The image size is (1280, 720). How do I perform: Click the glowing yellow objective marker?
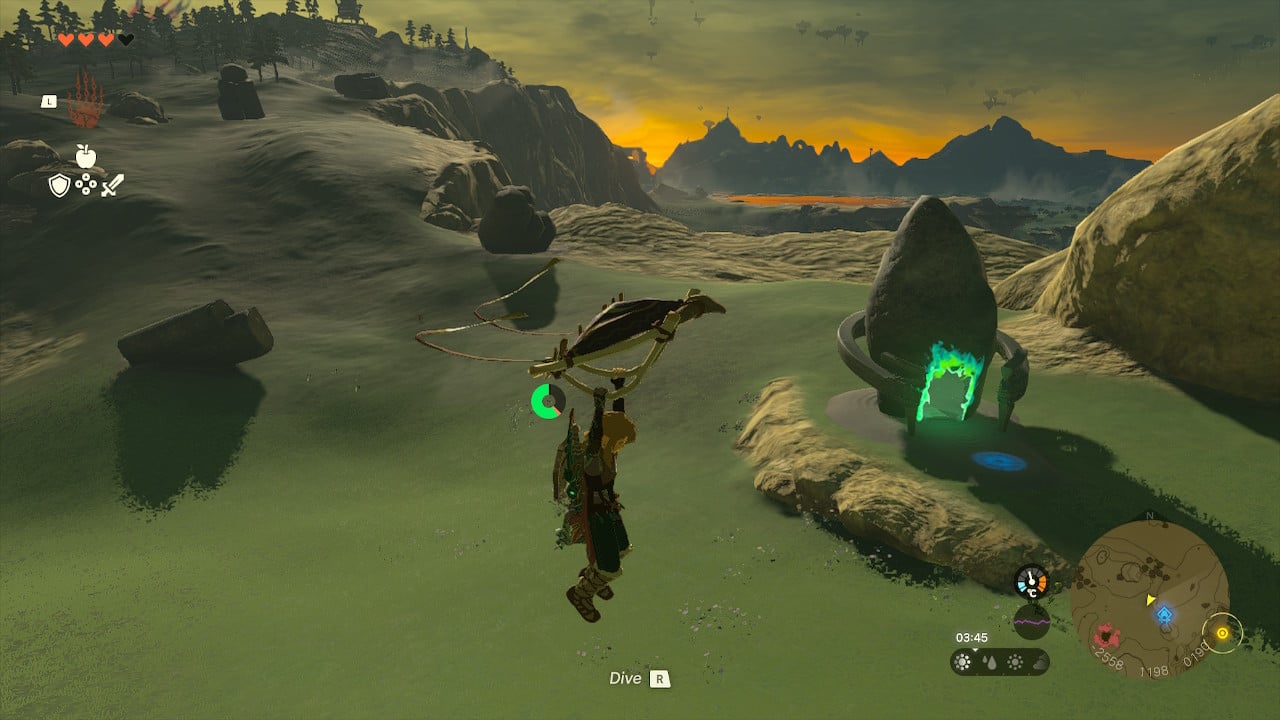click(x=1222, y=632)
